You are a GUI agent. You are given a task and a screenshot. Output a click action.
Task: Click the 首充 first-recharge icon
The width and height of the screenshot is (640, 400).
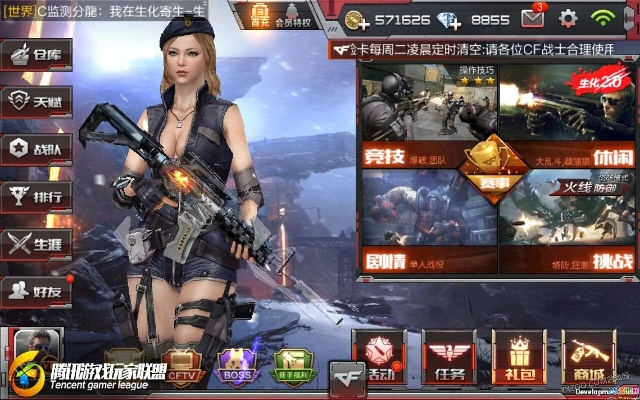[259, 15]
